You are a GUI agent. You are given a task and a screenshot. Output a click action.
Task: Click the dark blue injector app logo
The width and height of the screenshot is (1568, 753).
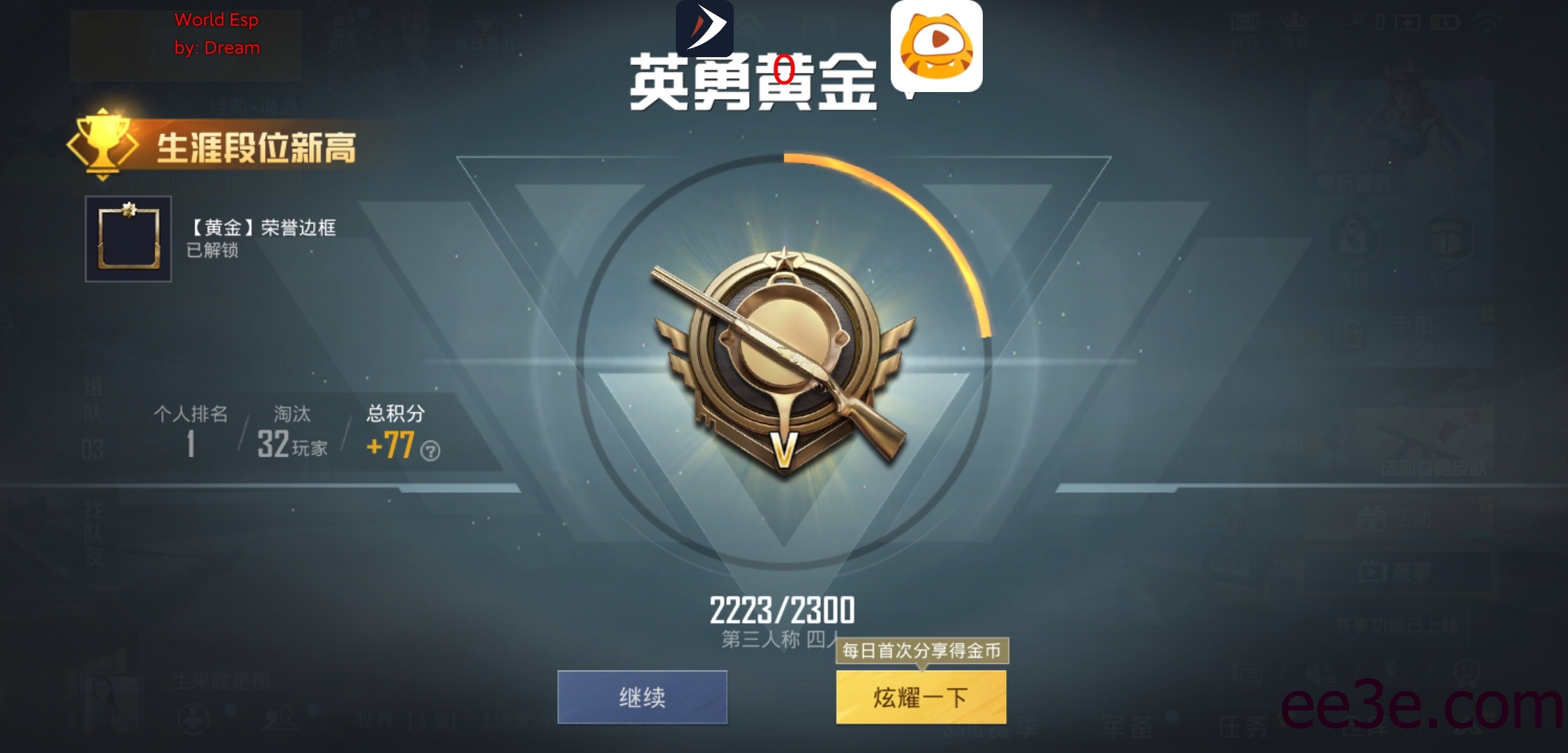point(704,29)
